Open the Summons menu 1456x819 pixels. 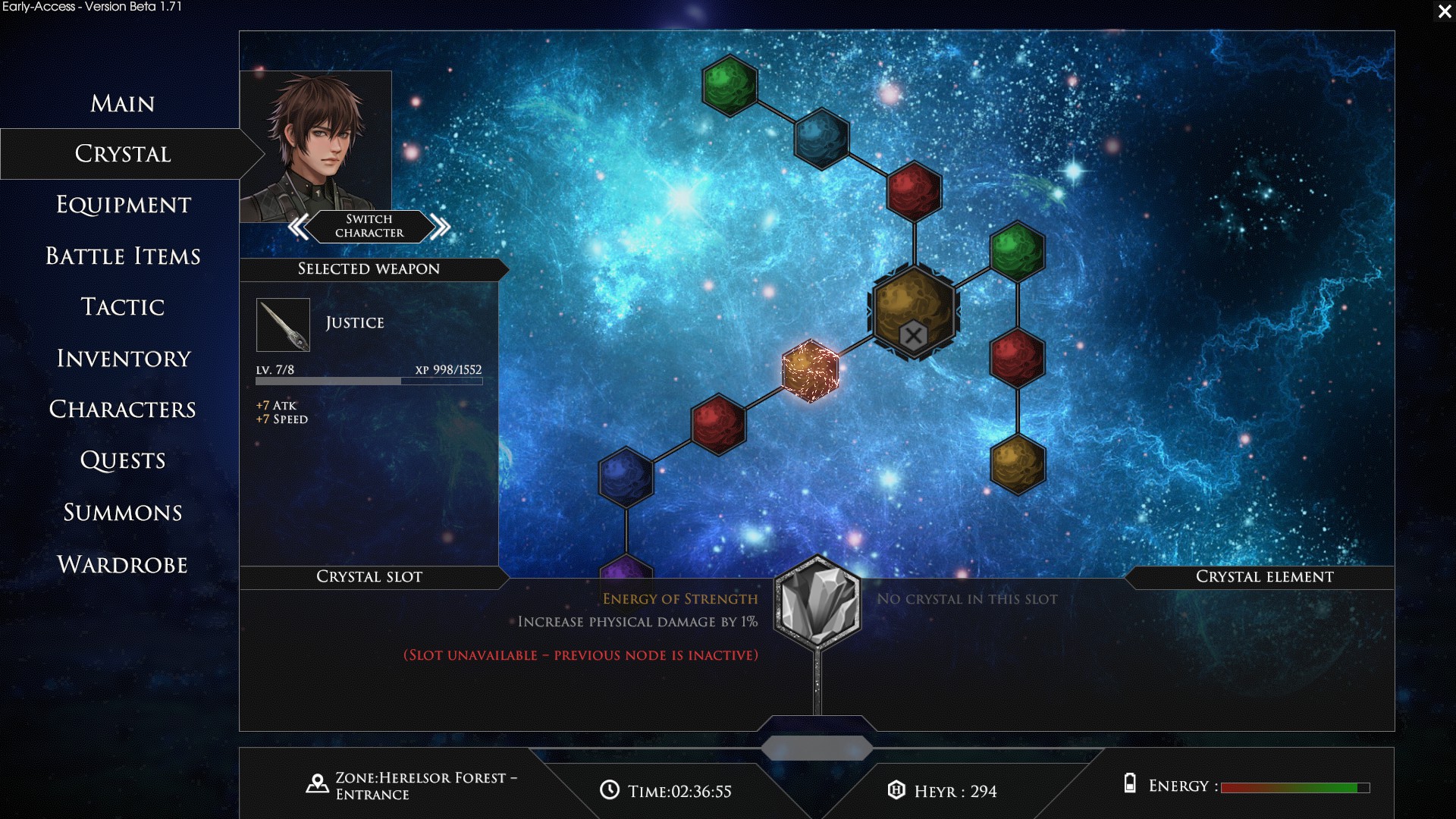click(x=122, y=513)
